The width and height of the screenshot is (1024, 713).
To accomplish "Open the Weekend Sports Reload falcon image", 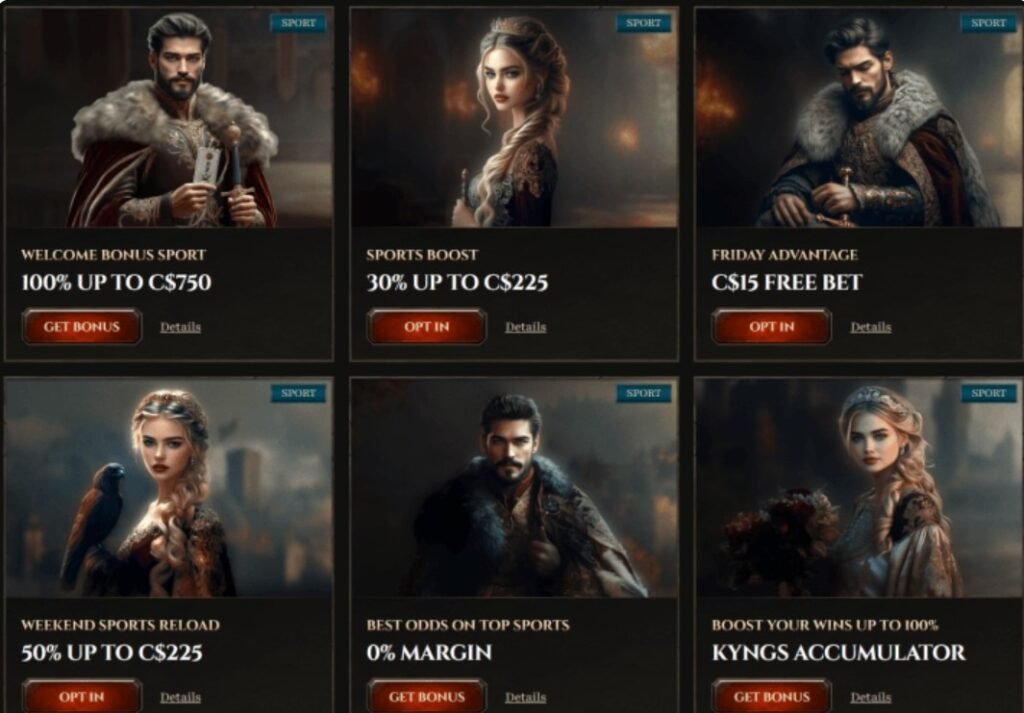I will pyautogui.click(x=169, y=488).
